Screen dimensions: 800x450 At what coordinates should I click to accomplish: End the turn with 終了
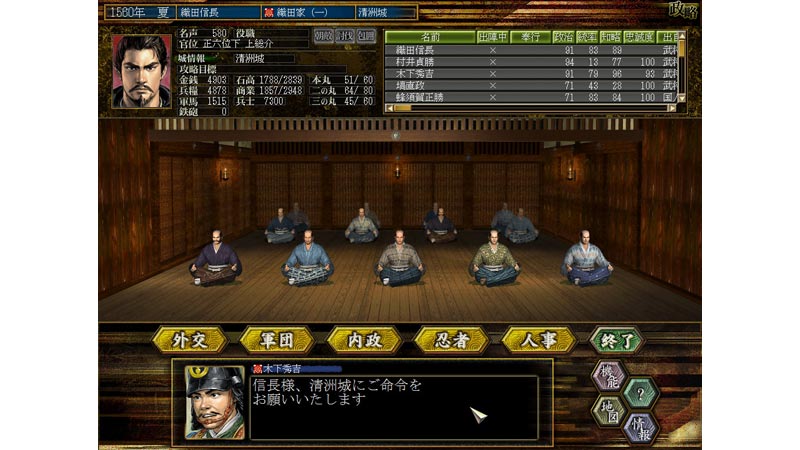point(617,340)
